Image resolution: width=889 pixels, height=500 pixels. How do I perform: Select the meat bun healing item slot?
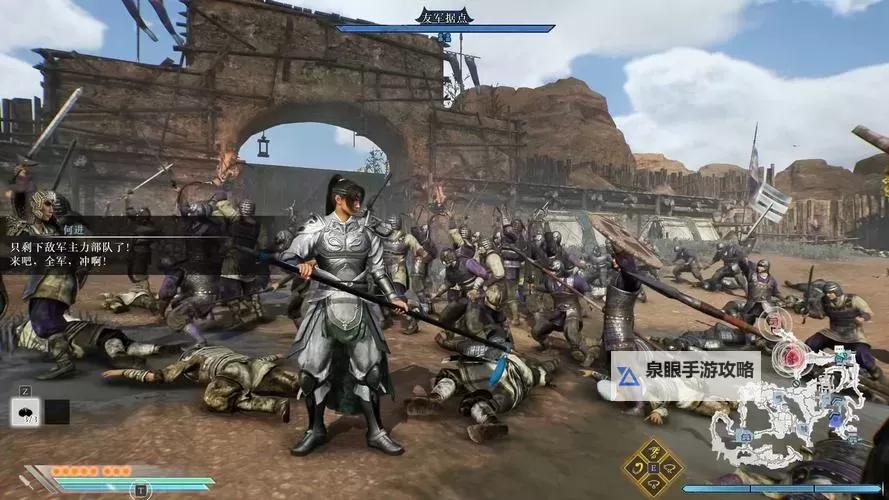25,411
